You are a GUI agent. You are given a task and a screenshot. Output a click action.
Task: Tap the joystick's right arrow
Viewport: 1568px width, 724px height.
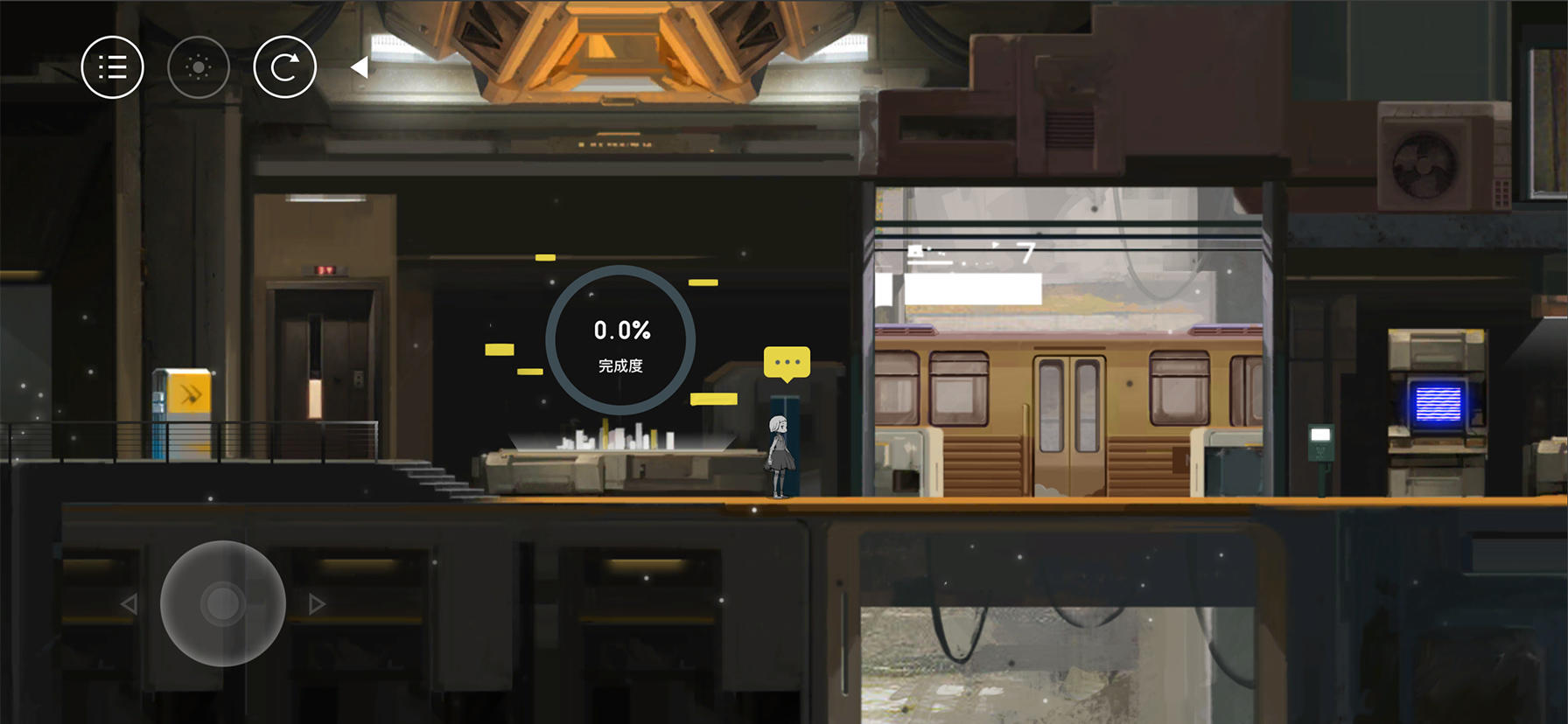coord(317,603)
